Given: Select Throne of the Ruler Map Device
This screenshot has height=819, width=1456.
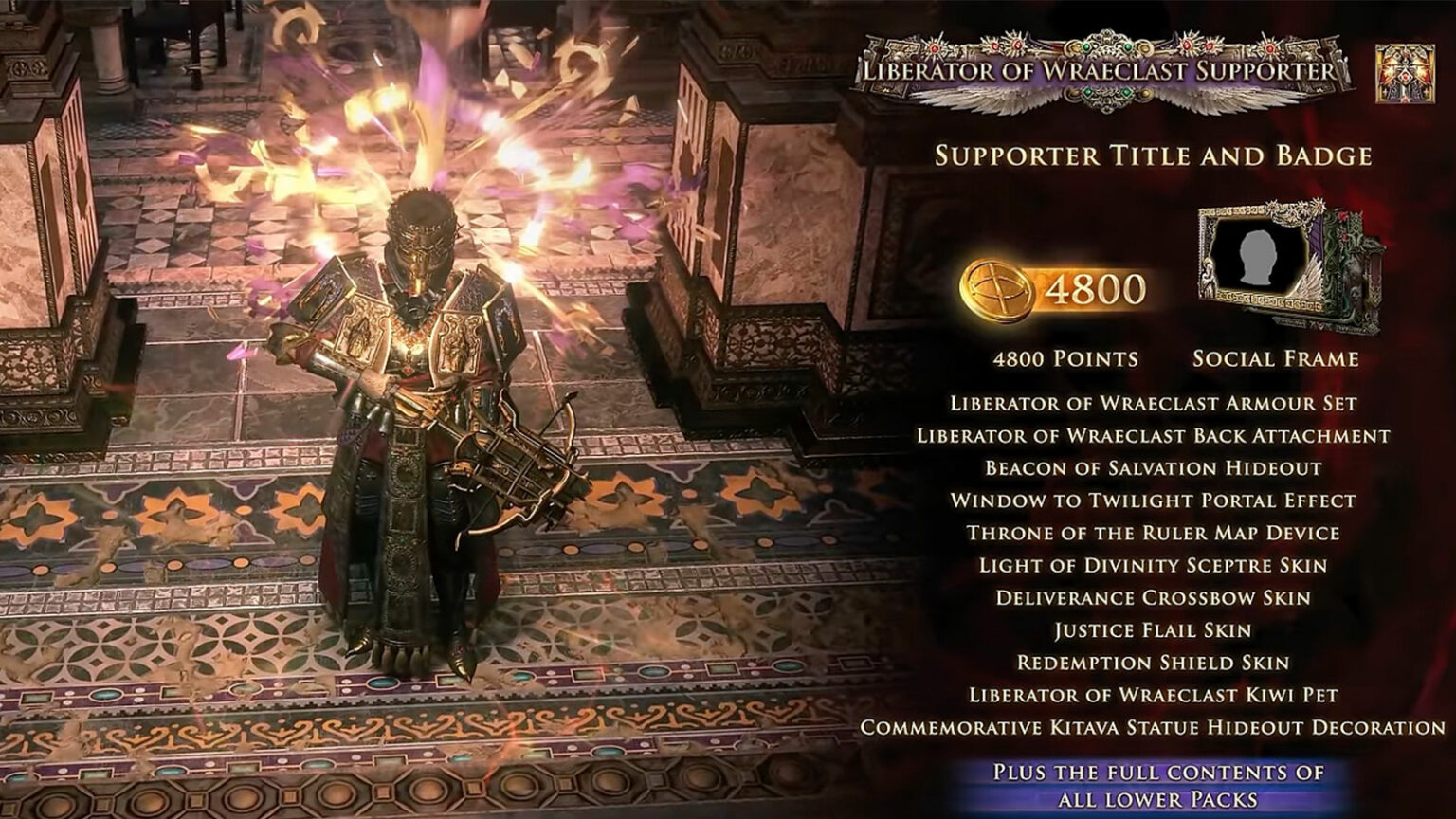Looking at the screenshot, I should point(1153,533).
